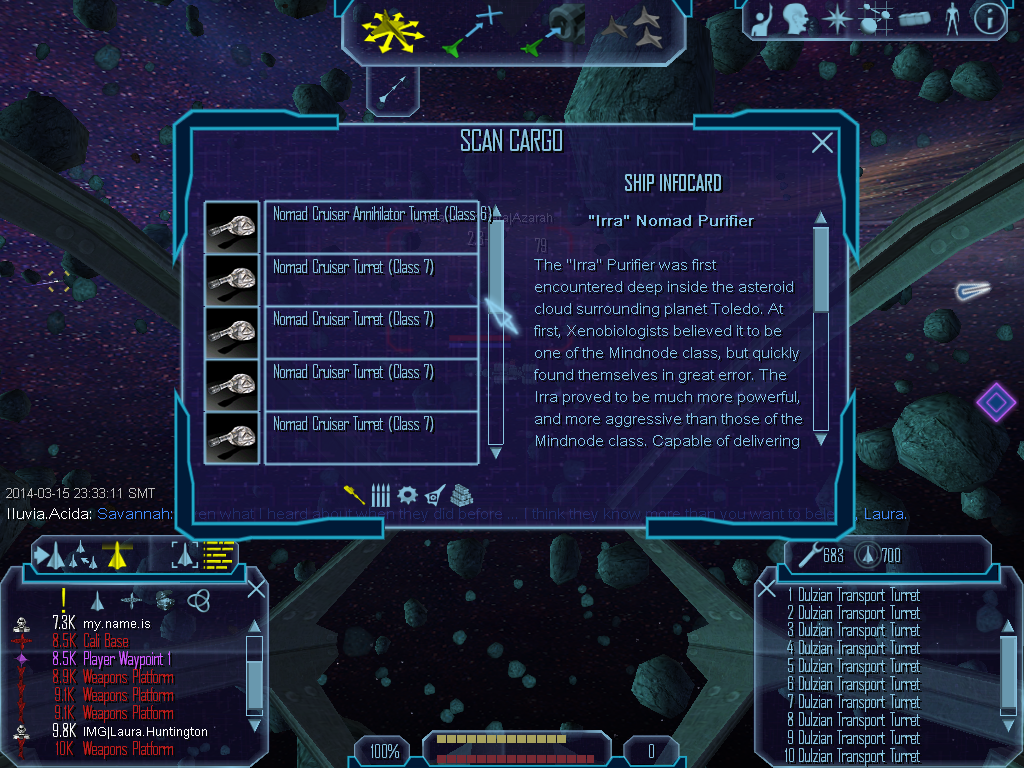Show the gear equipment cargo filter
1024x768 pixels.
click(x=407, y=494)
